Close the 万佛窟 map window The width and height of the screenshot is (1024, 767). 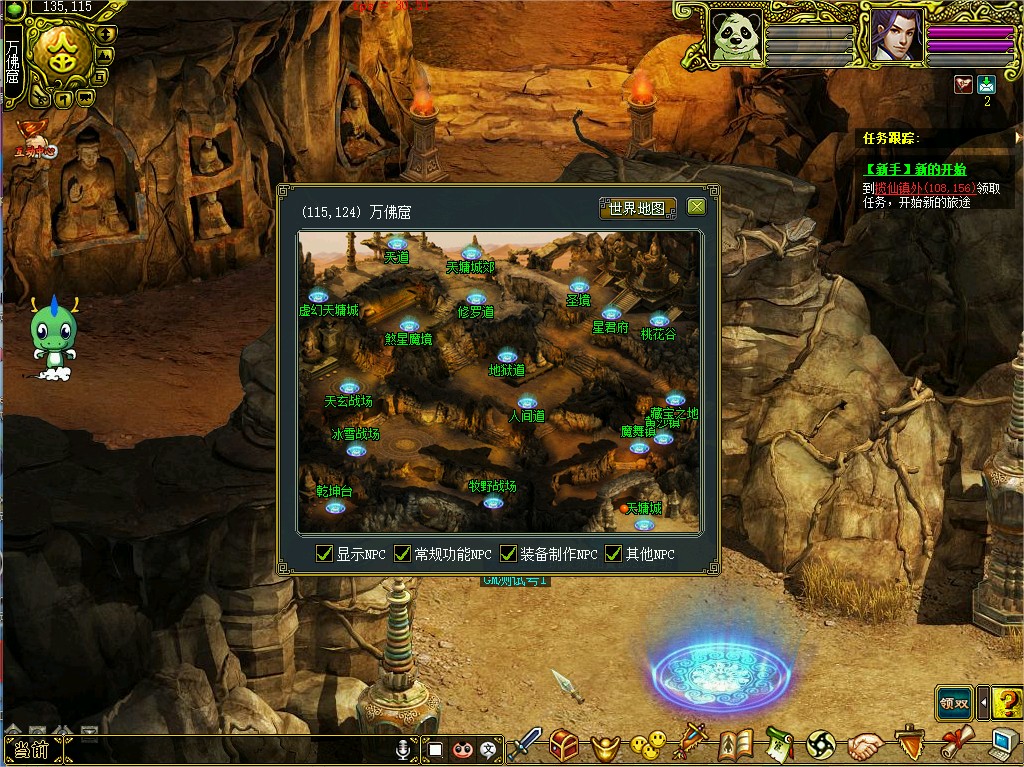pos(696,207)
